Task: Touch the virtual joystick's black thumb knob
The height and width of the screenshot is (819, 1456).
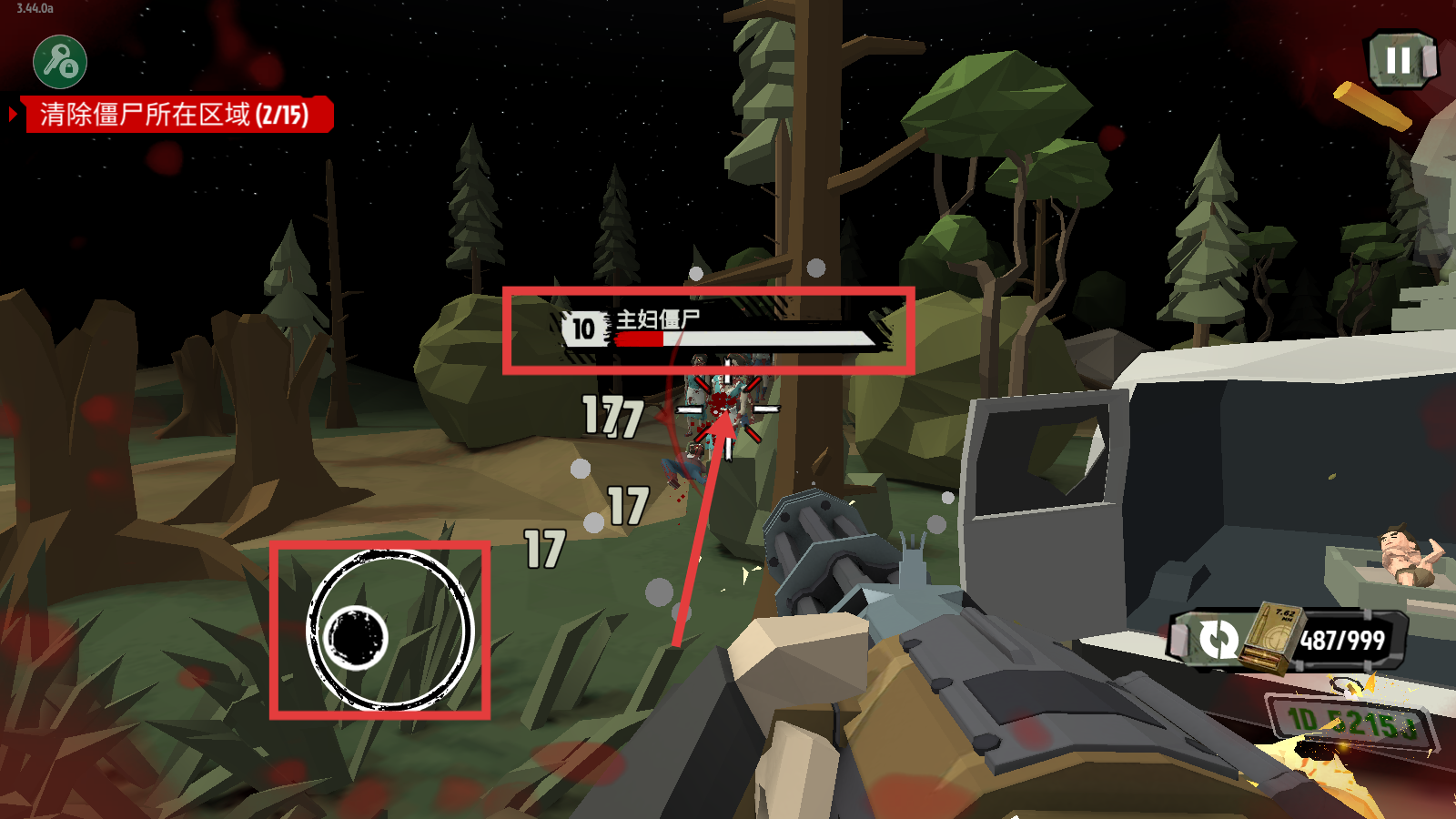Action: pos(356,637)
